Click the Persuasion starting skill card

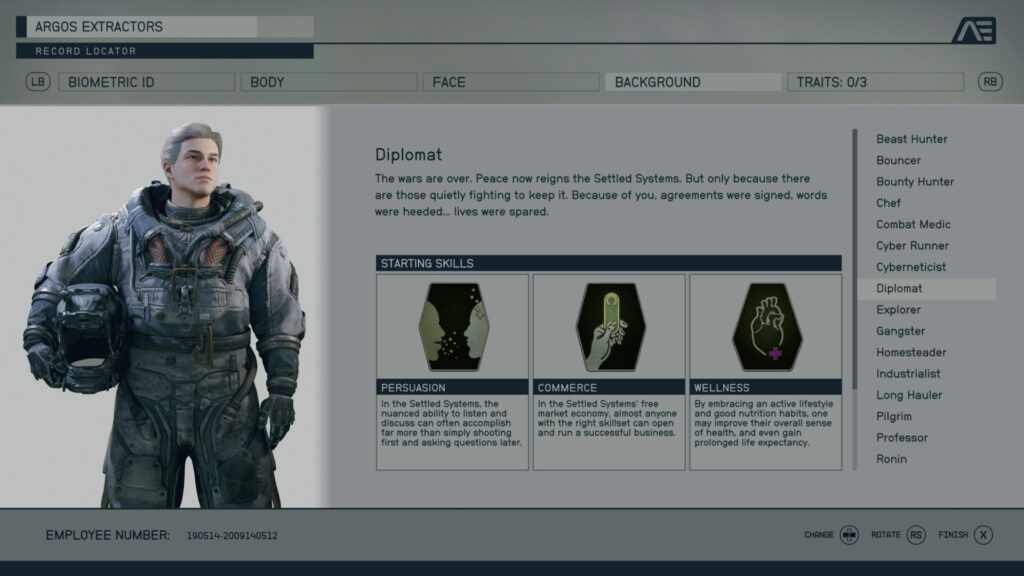point(452,371)
